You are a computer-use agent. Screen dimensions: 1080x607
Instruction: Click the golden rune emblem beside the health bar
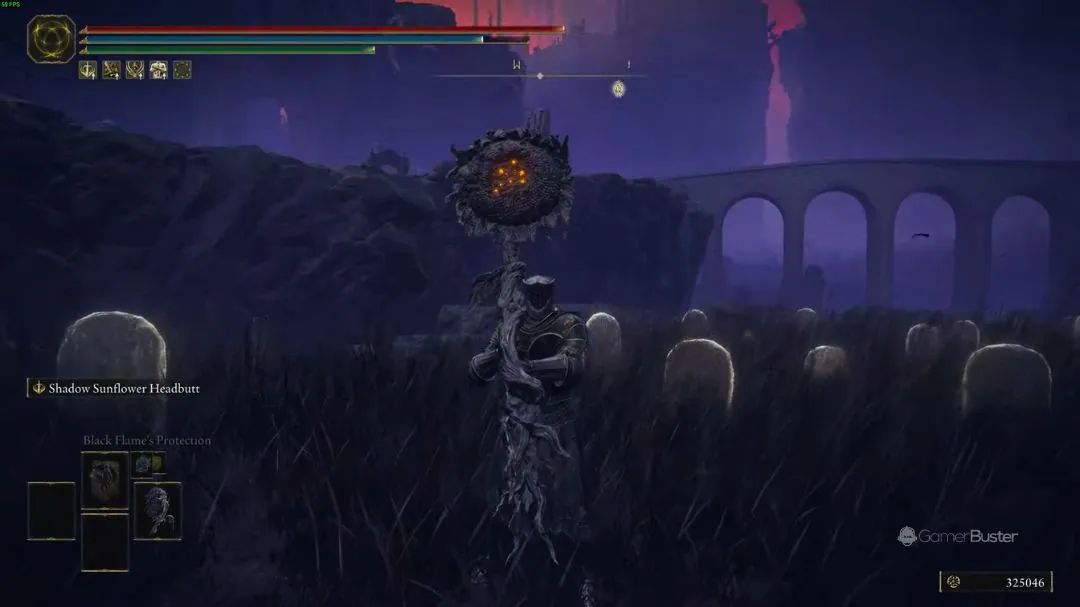pyautogui.click(x=51, y=40)
